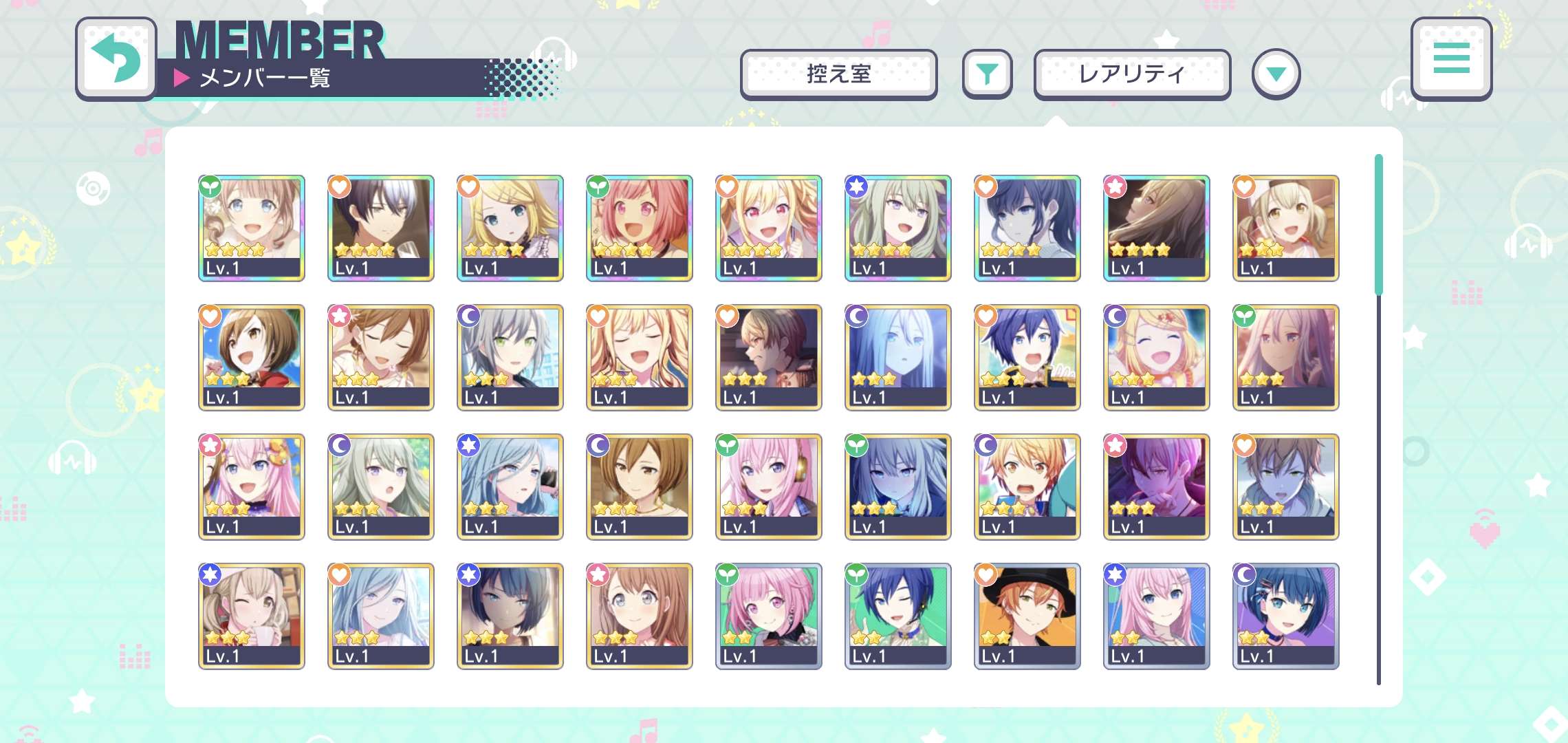This screenshot has height=743, width=1568.
Task: Choose the orange-haired boy with black hat card
Action: [1027, 616]
